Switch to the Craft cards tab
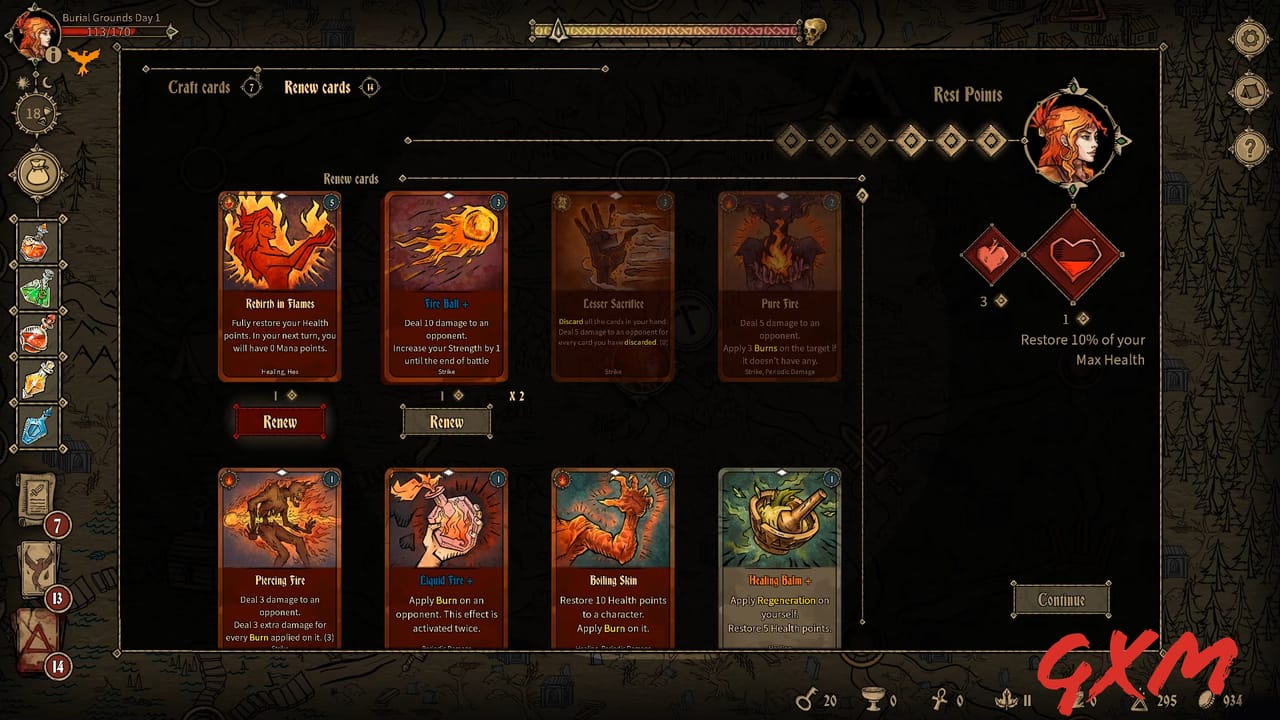Viewport: 1280px width, 720px height. point(199,87)
